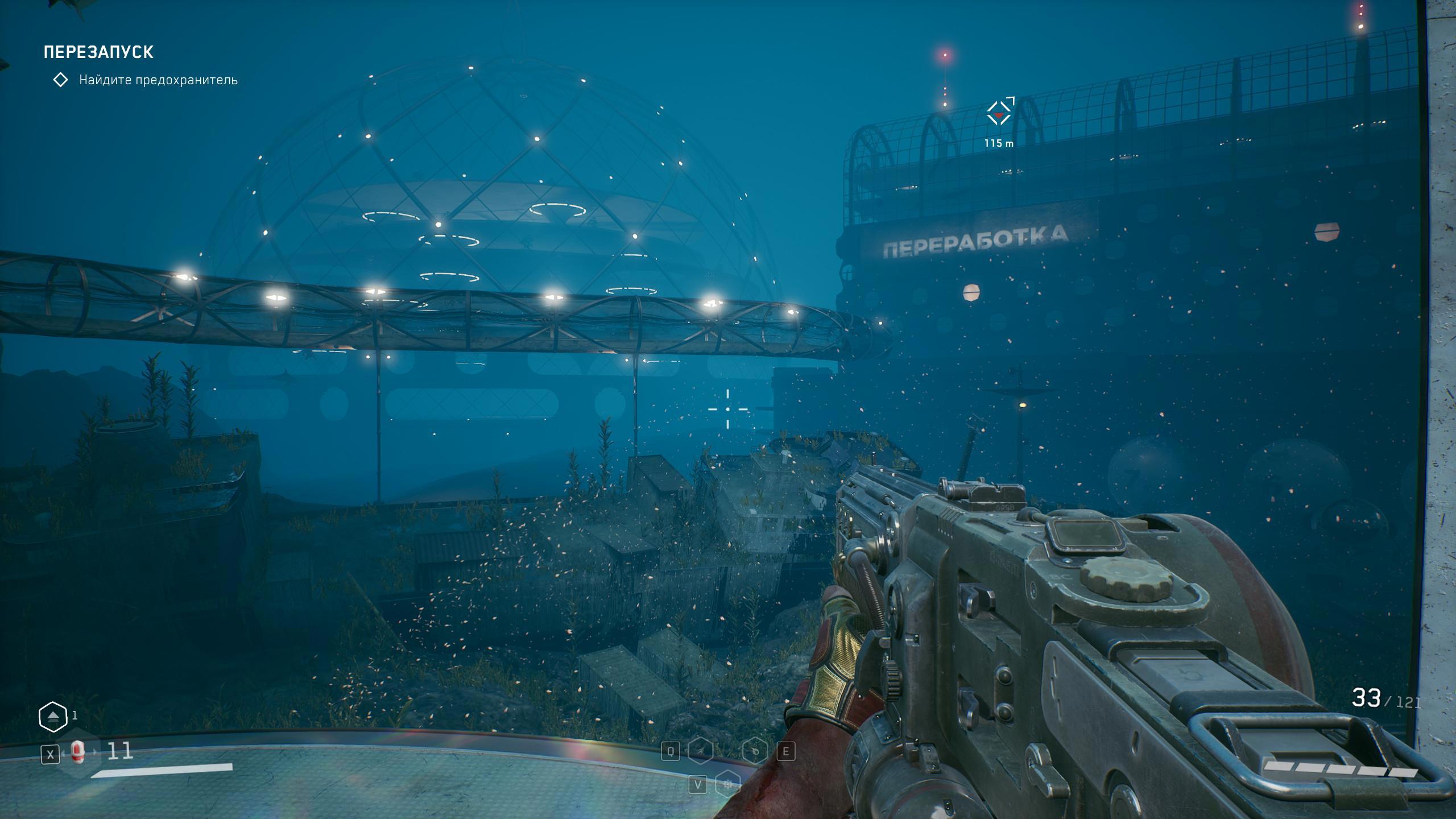This screenshot has height=819, width=1456.
Task: Click the hexagon icon with the upward arrows
Action: tap(53, 717)
